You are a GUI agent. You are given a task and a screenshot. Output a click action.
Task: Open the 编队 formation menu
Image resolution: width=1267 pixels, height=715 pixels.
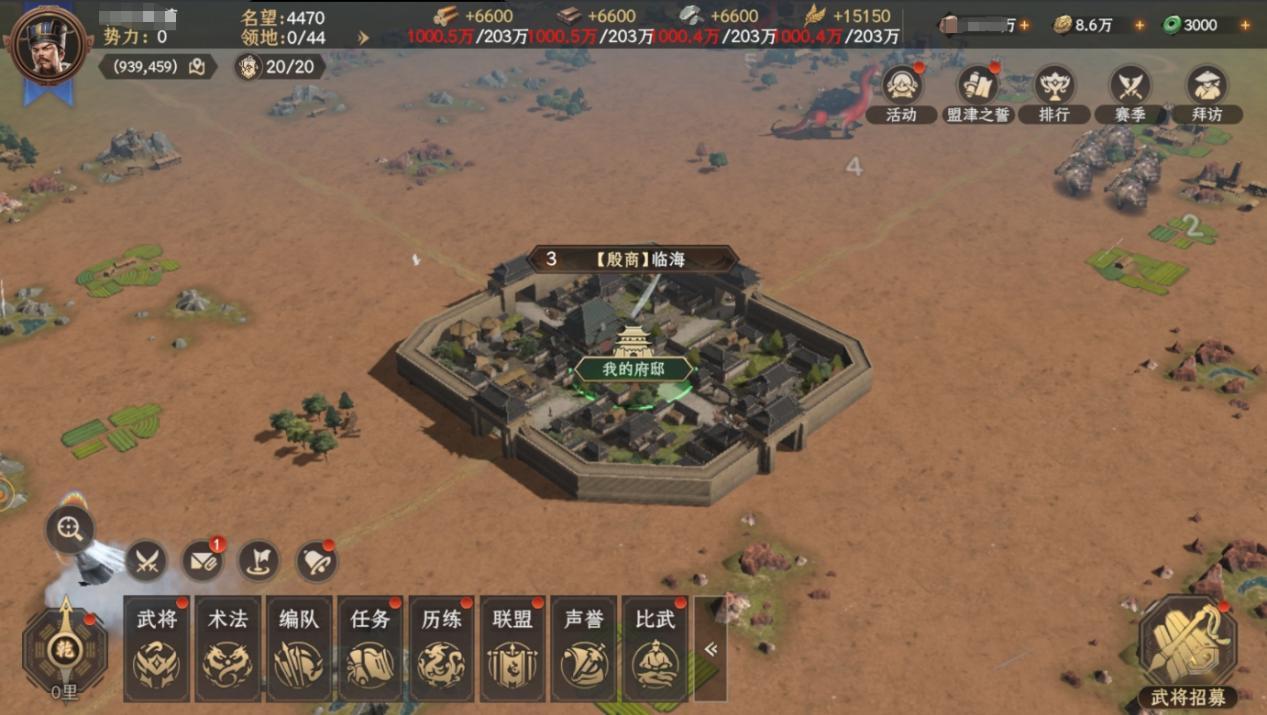click(299, 648)
